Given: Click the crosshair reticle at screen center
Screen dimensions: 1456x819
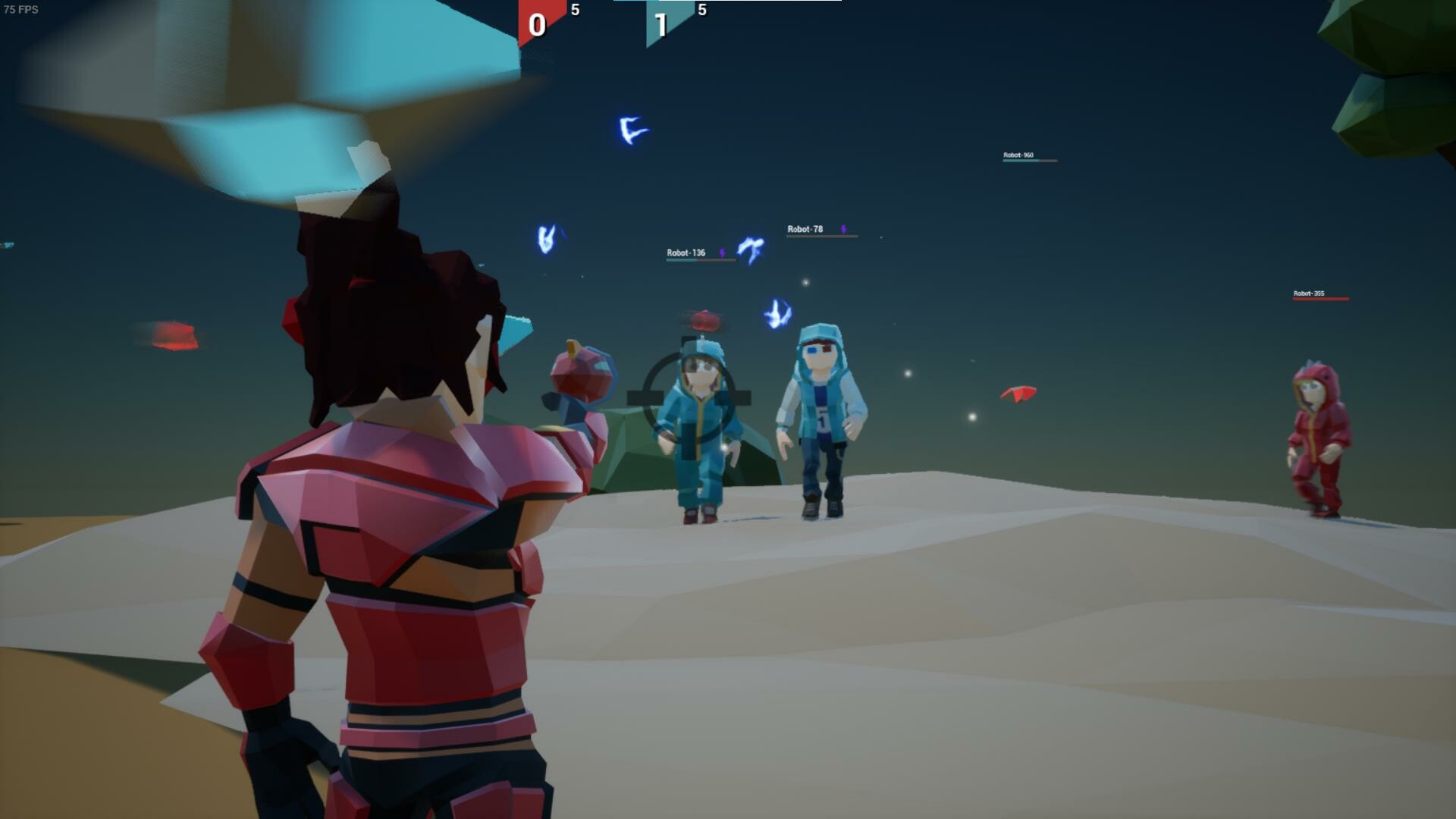Looking at the screenshot, I should [690, 389].
